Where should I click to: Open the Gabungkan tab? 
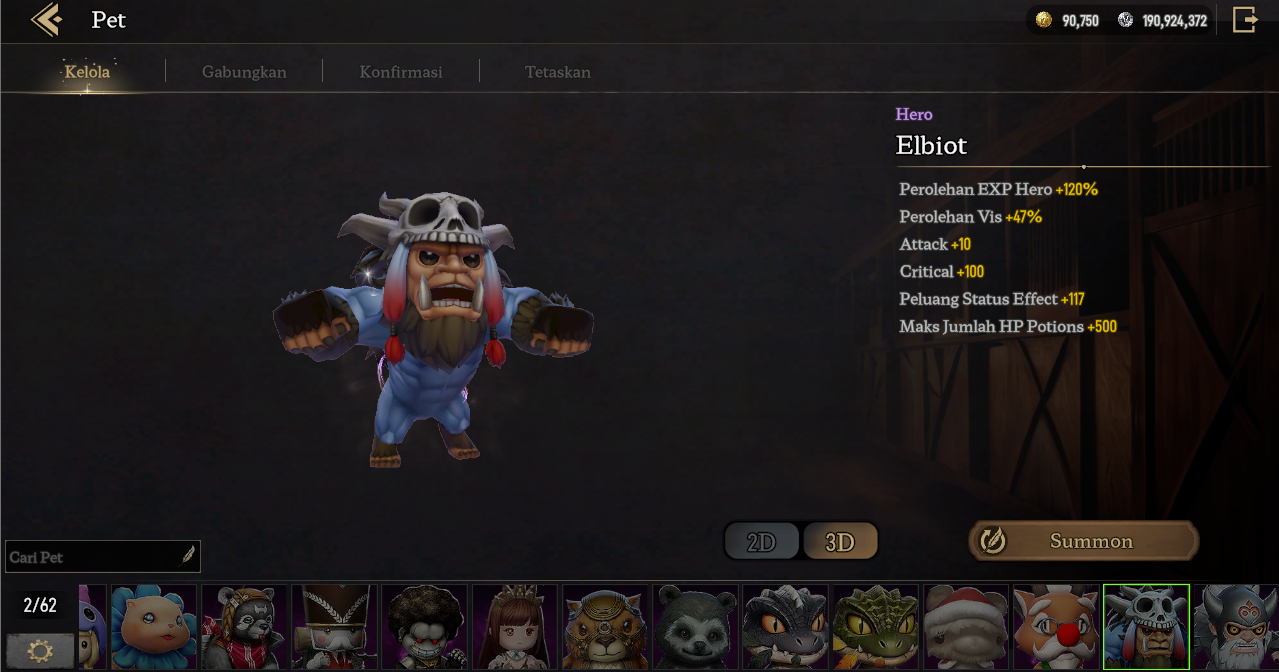click(x=244, y=72)
